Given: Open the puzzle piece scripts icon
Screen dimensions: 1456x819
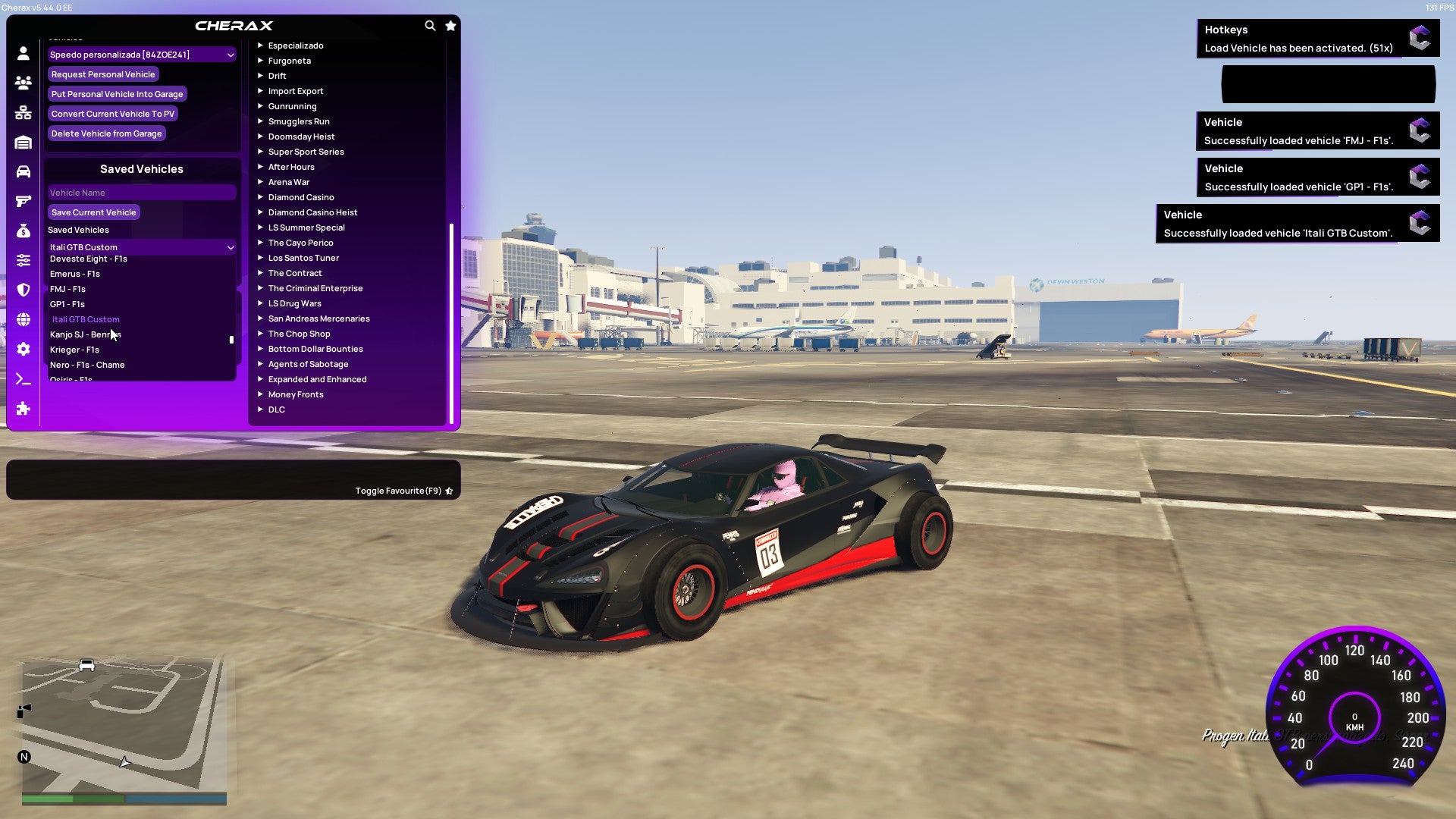Looking at the screenshot, I should [23, 409].
